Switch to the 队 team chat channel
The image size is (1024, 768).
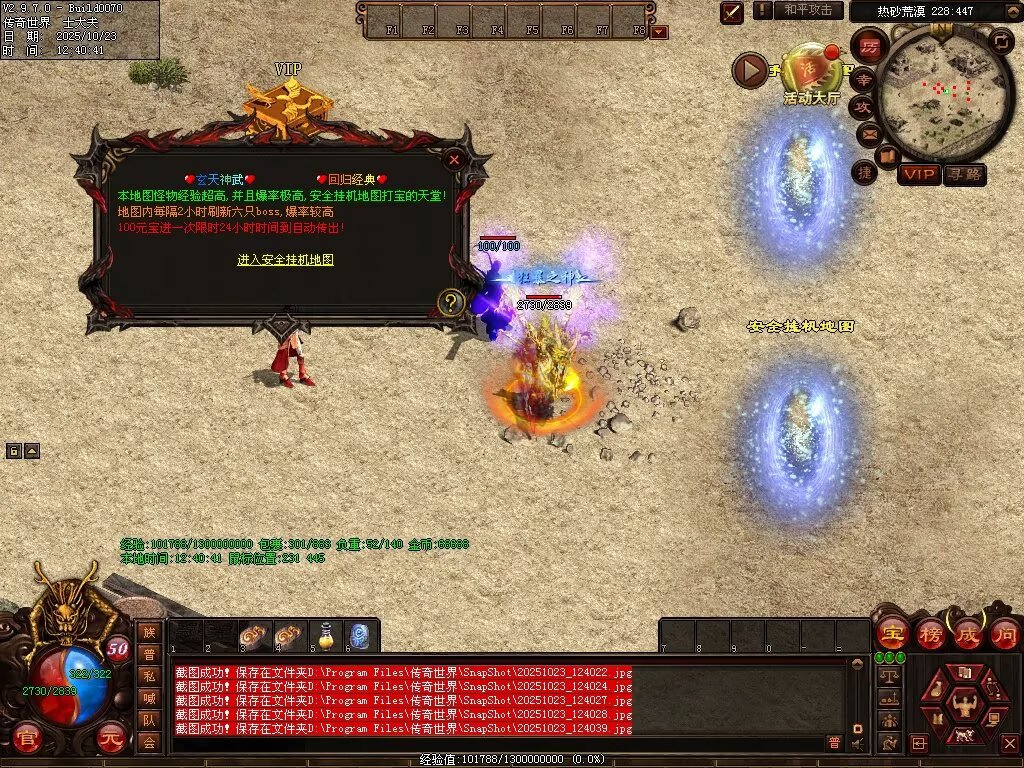pos(149,719)
